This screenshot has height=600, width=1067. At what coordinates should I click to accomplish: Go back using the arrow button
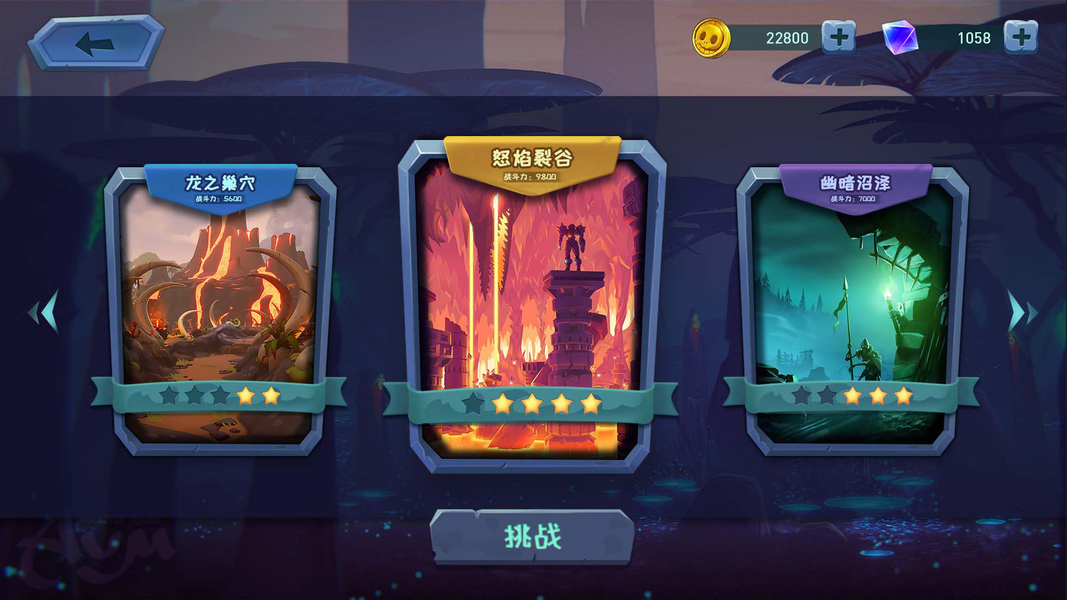point(95,43)
